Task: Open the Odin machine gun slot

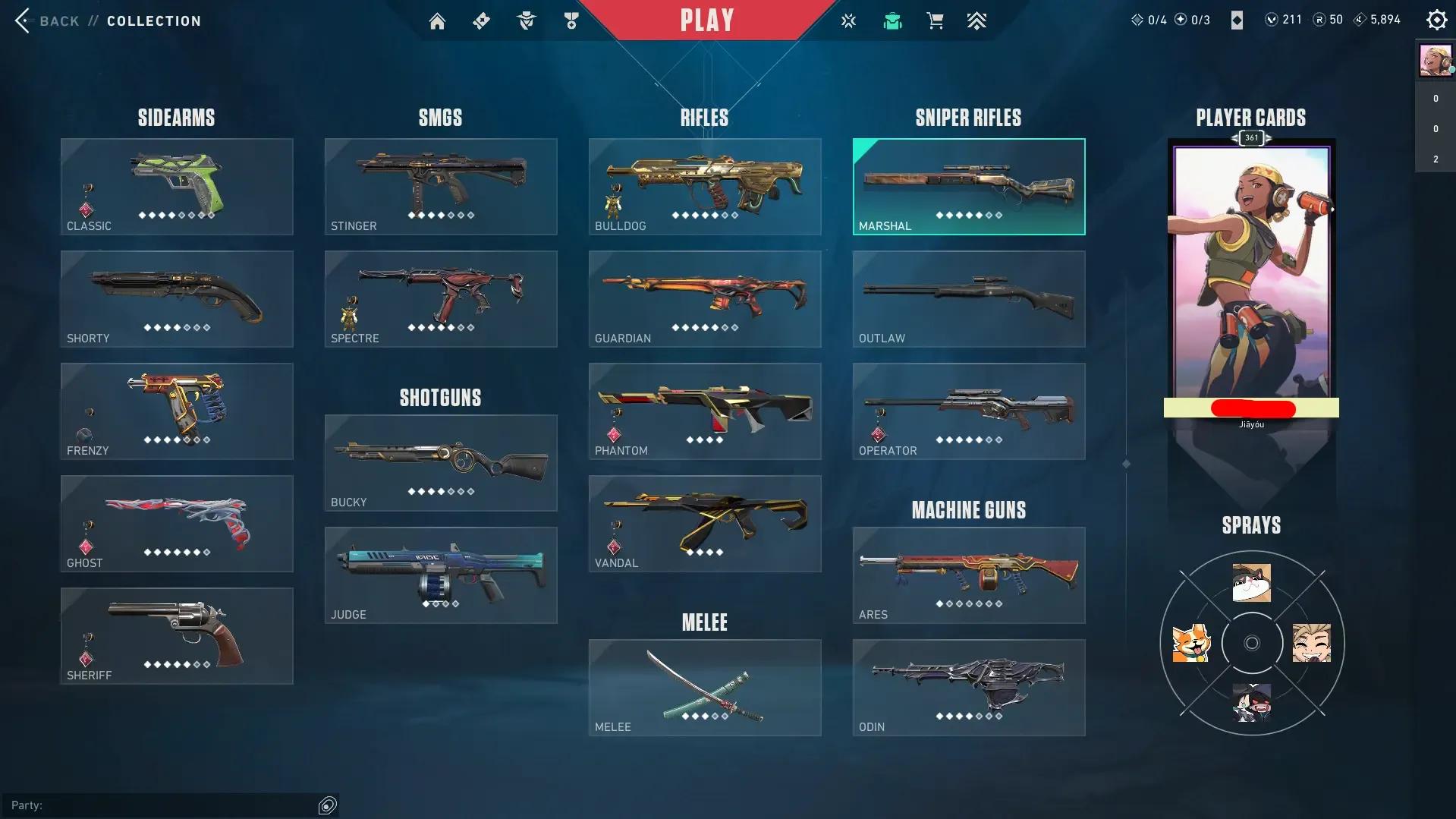Action: [969, 688]
